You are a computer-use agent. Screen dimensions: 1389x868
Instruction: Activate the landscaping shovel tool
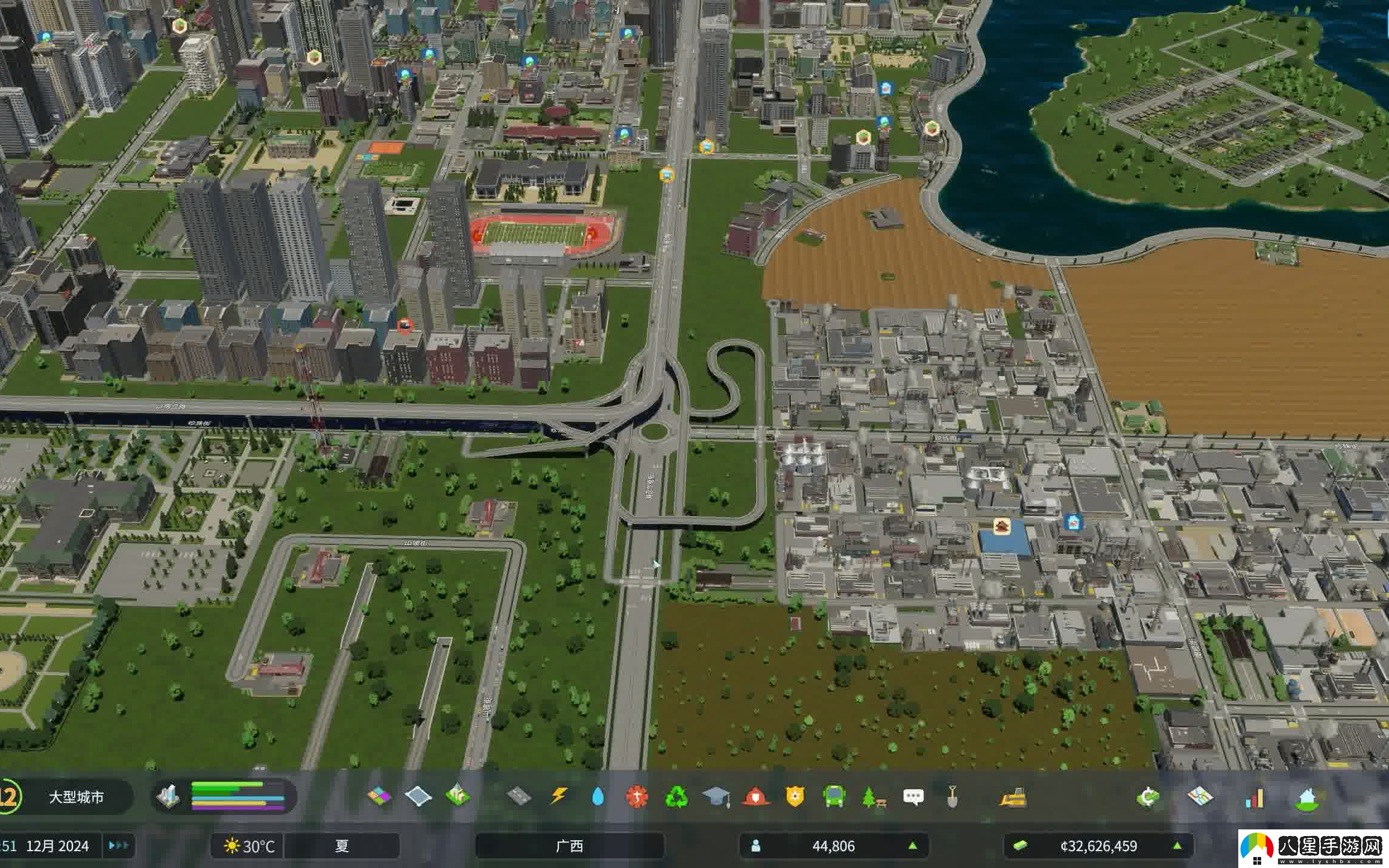tap(953, 797)
